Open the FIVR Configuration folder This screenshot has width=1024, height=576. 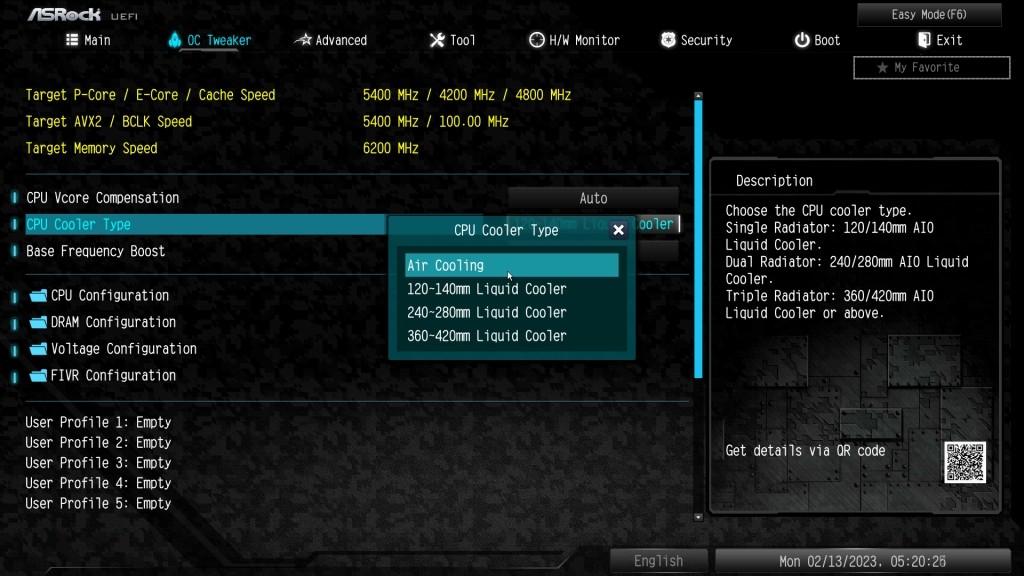click(113, 375)
